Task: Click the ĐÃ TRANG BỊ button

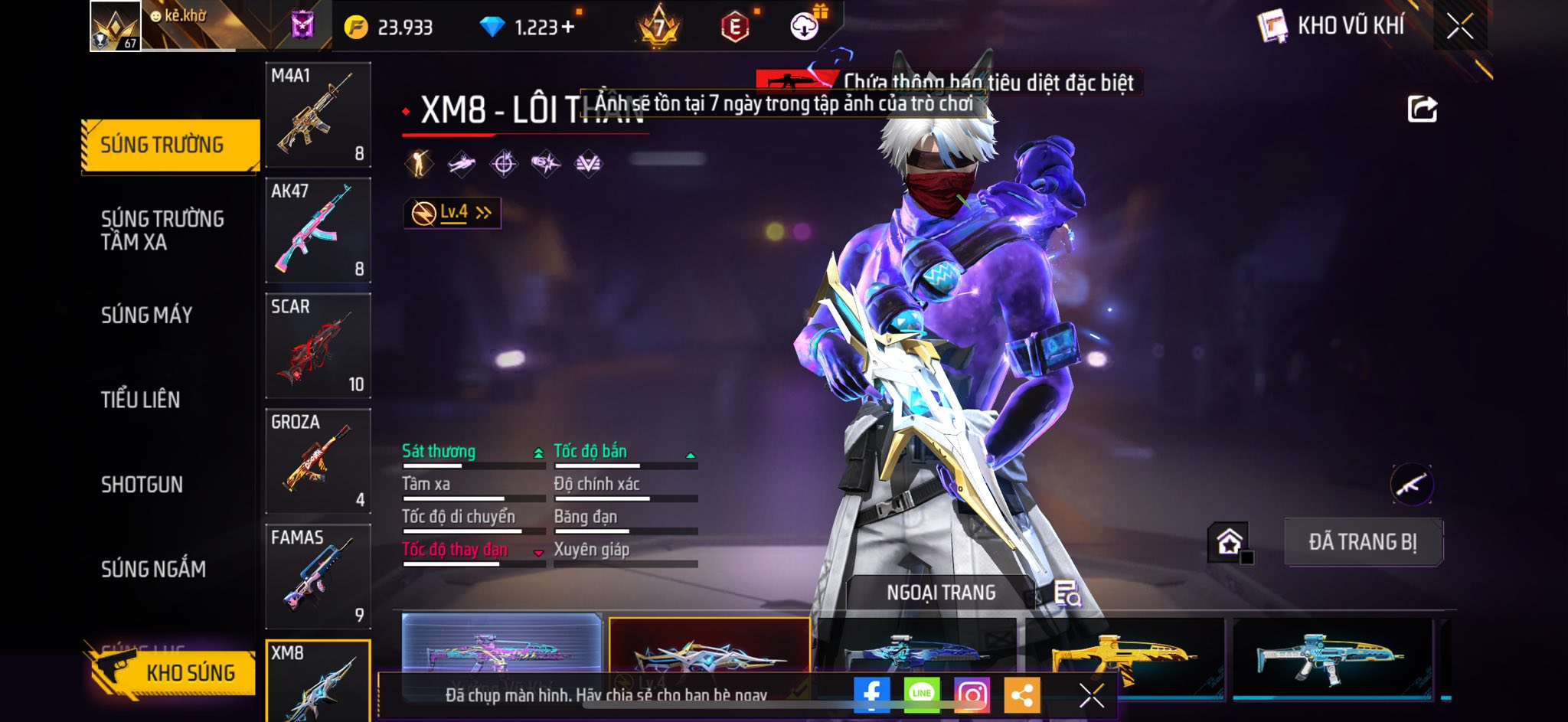Action: (x=1363, y=542)
